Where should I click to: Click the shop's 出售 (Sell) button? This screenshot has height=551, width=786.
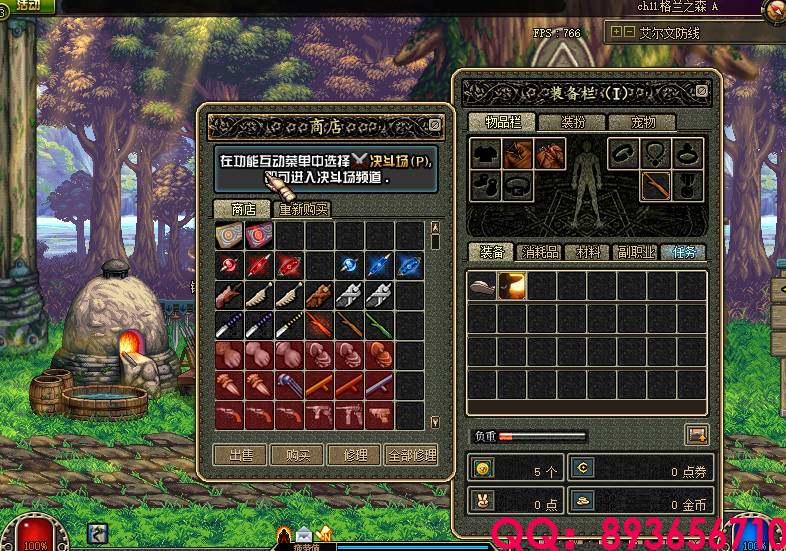(241, 455)
